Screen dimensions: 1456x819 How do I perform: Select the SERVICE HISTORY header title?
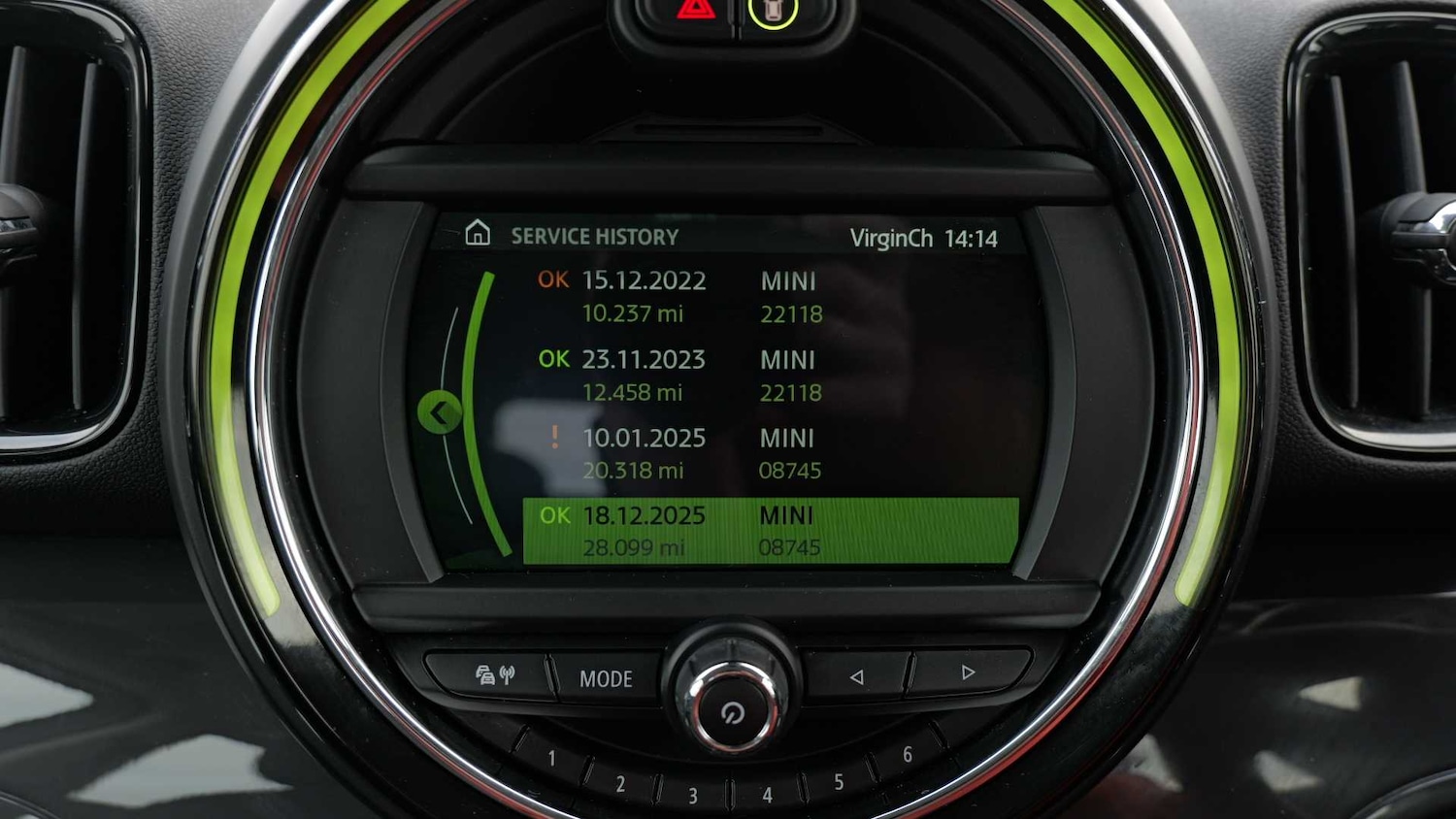pyautogui.click(x=595, y=235)
